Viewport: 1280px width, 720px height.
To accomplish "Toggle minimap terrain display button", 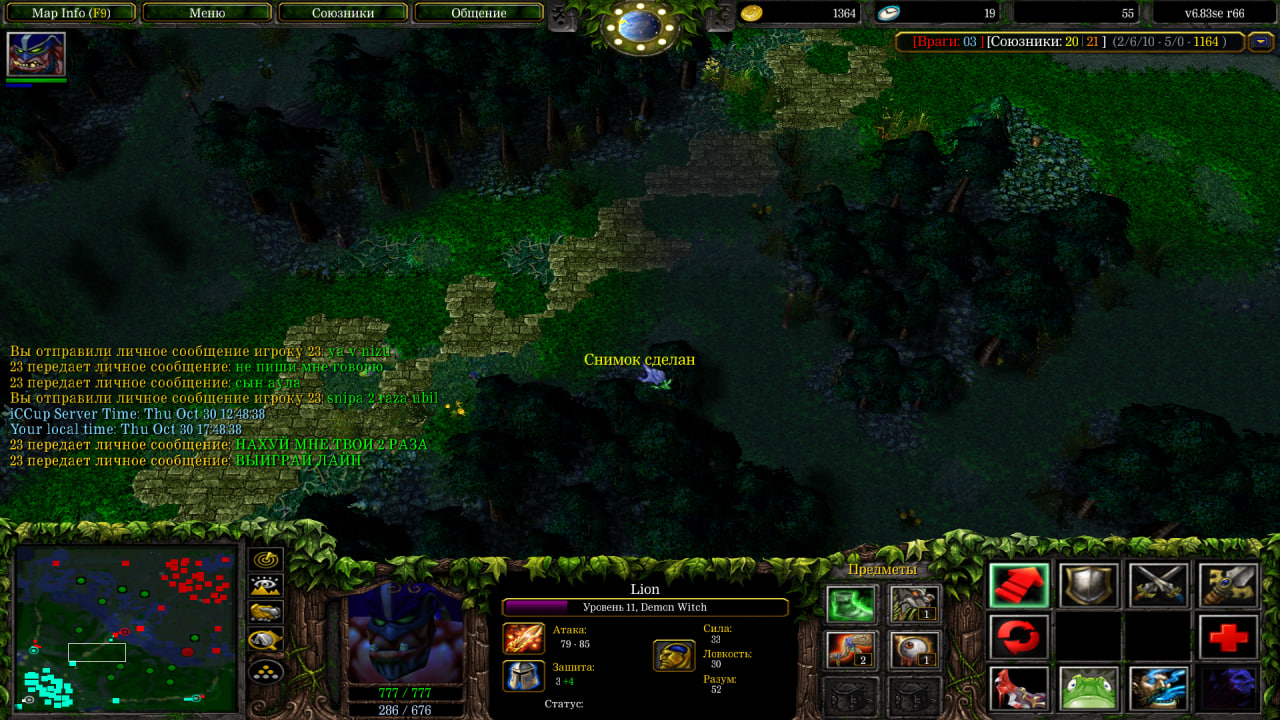I will [266, 587].
